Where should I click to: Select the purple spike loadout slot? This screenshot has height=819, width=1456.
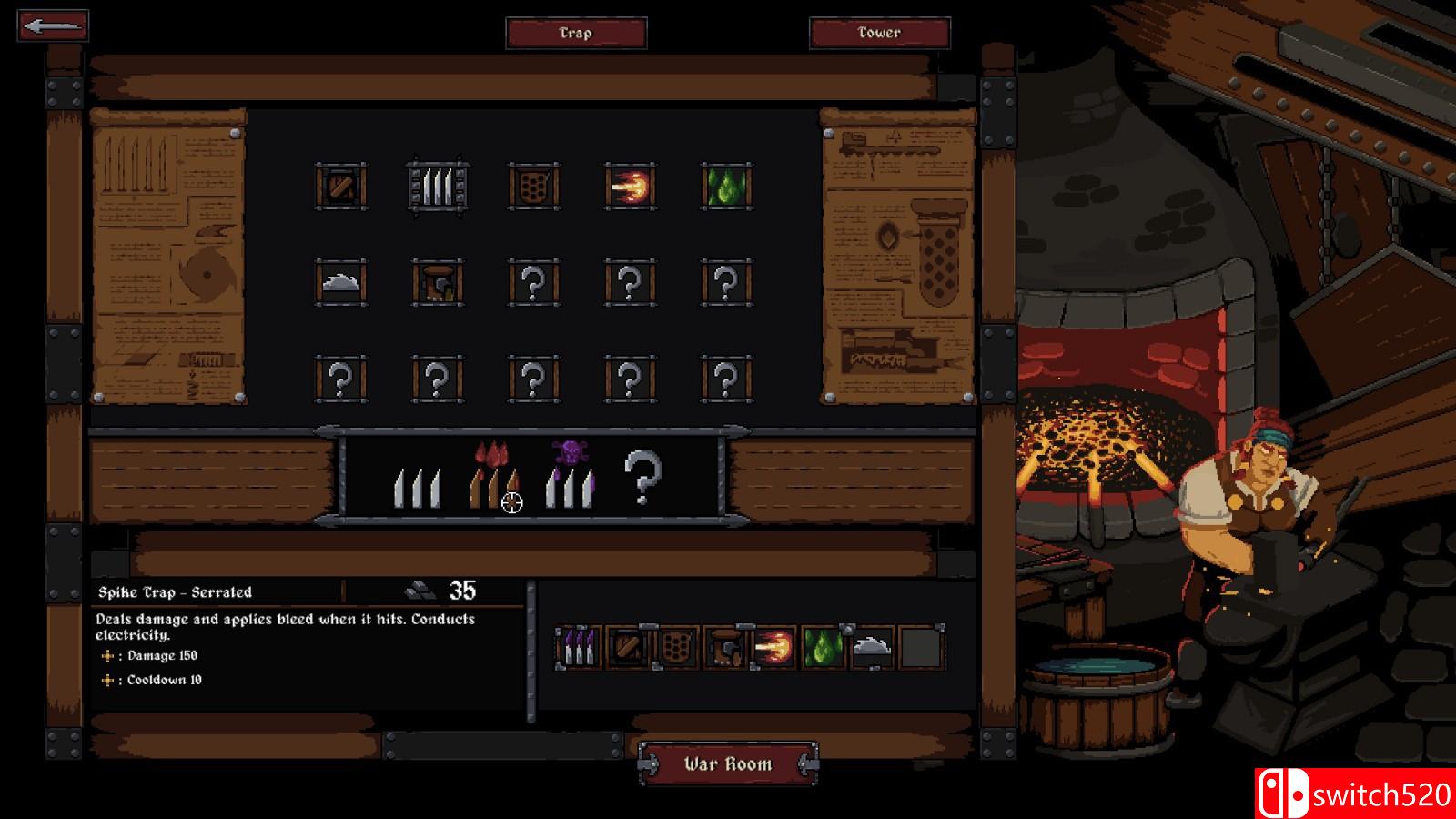pos(579,648)
